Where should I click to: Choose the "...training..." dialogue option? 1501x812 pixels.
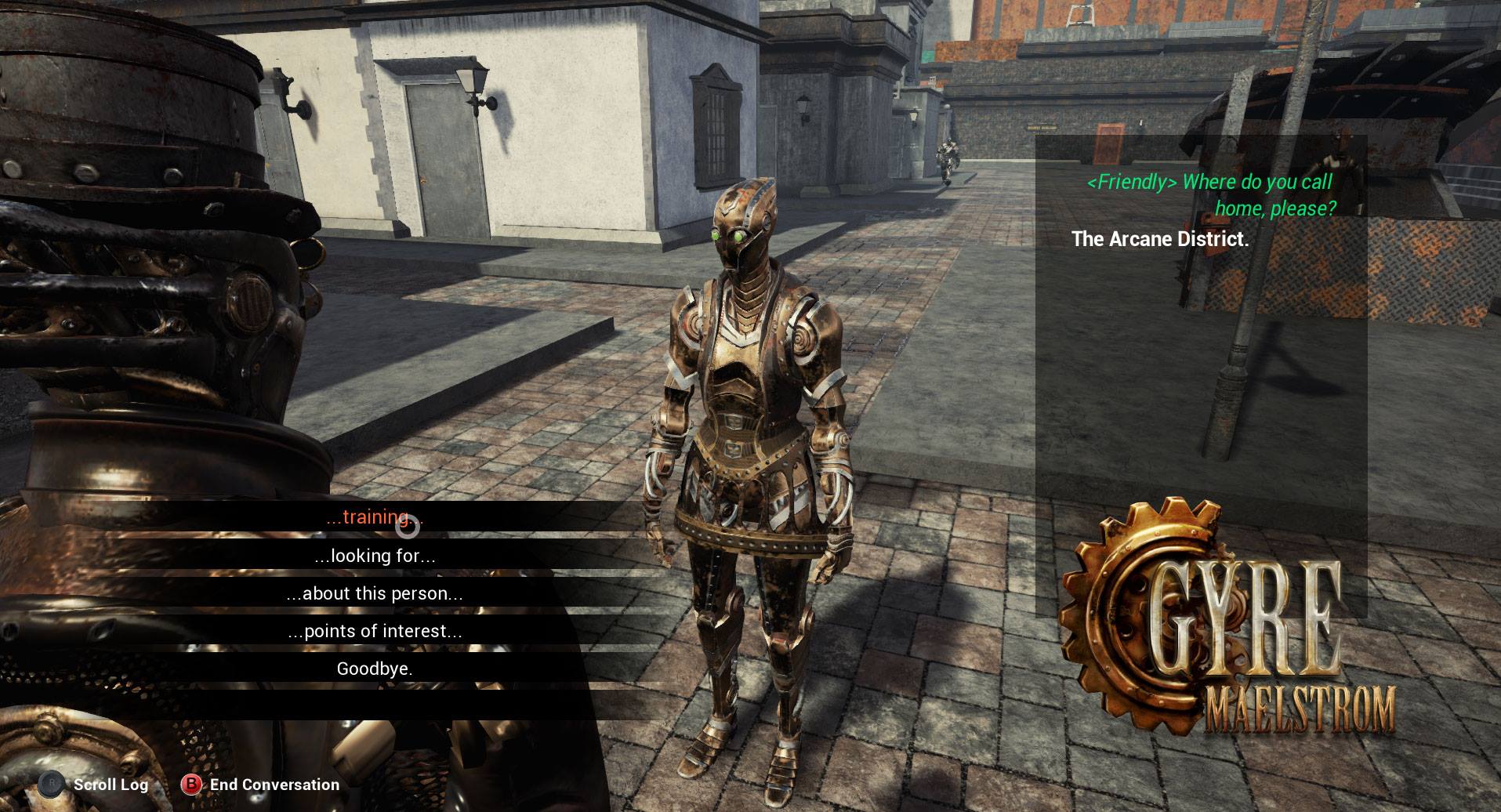374,517
